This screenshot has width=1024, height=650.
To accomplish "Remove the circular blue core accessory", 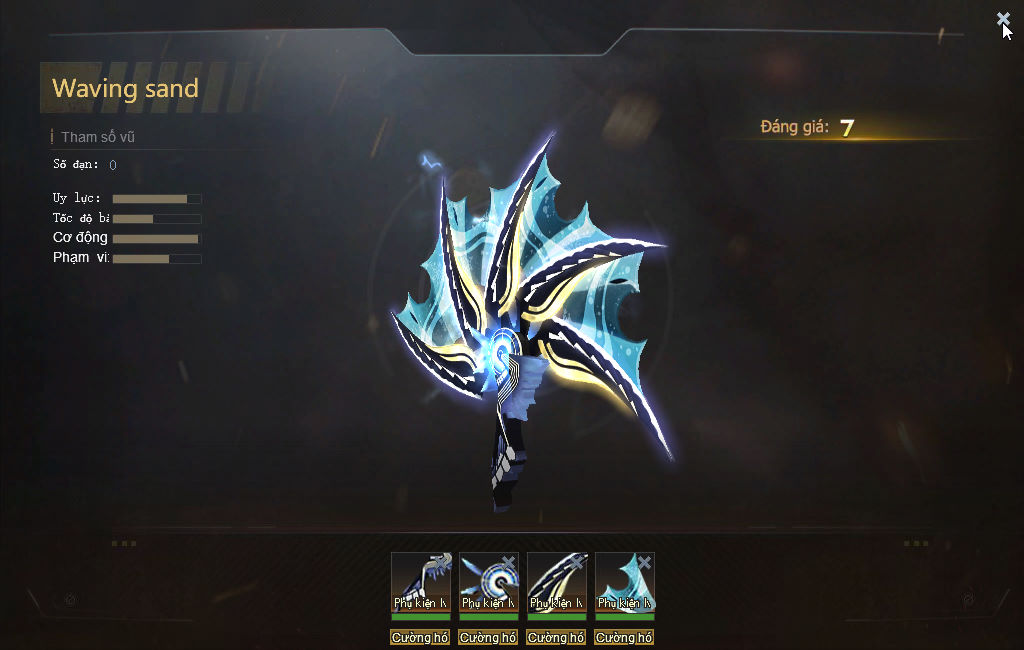I will pos(508,562).
